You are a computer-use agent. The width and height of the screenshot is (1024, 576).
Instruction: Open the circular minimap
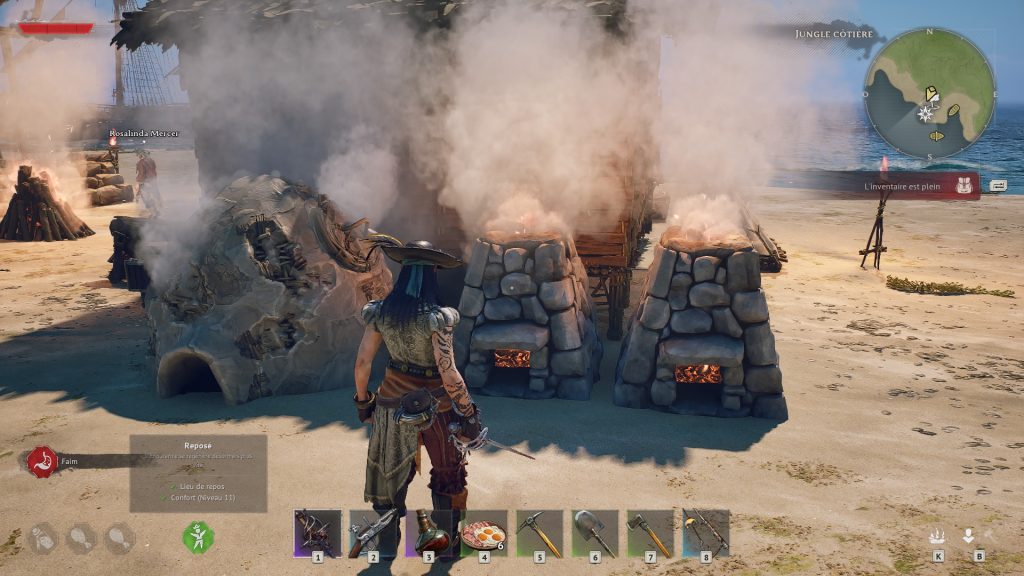click(x=929, y=93)
